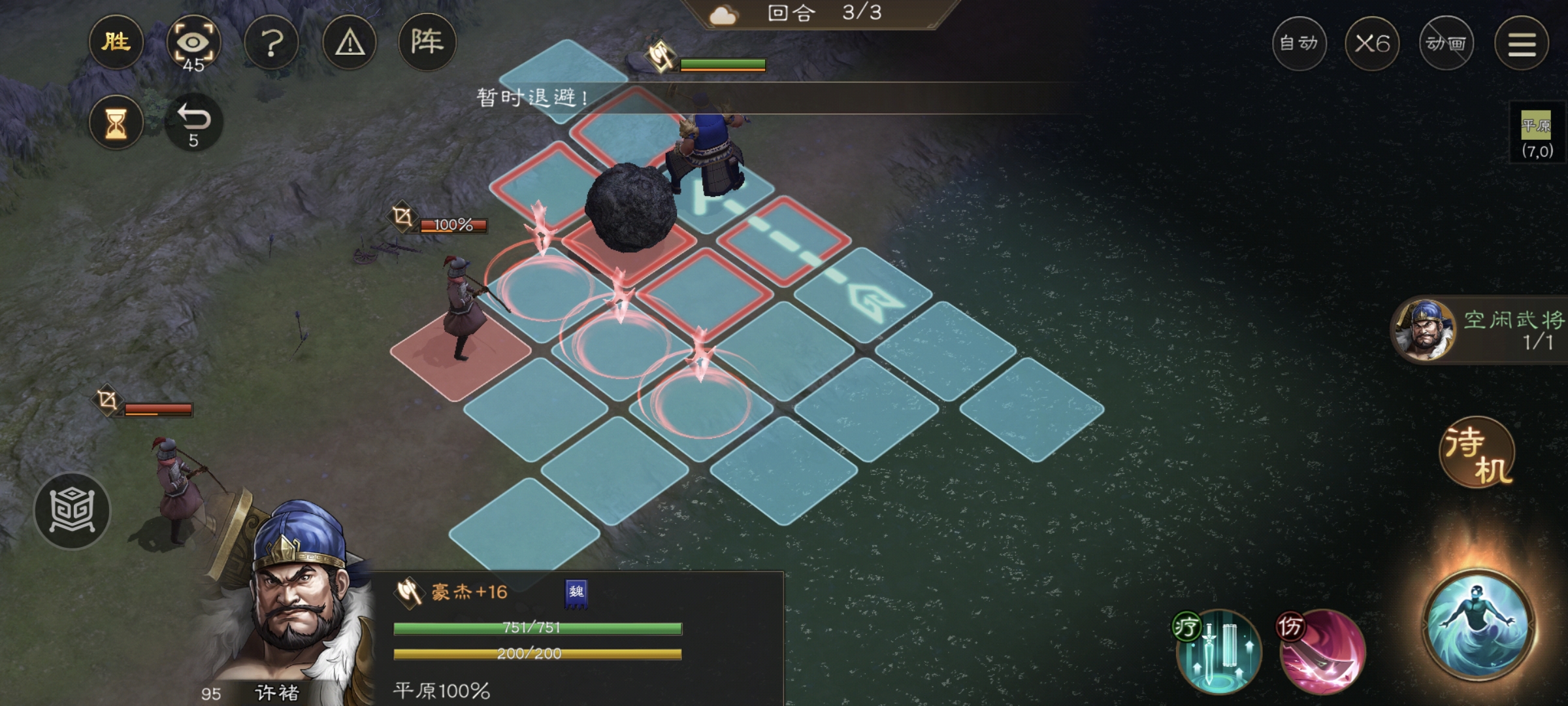
Task: Toggle the eye view icon
Action: (x=193, y=43)
